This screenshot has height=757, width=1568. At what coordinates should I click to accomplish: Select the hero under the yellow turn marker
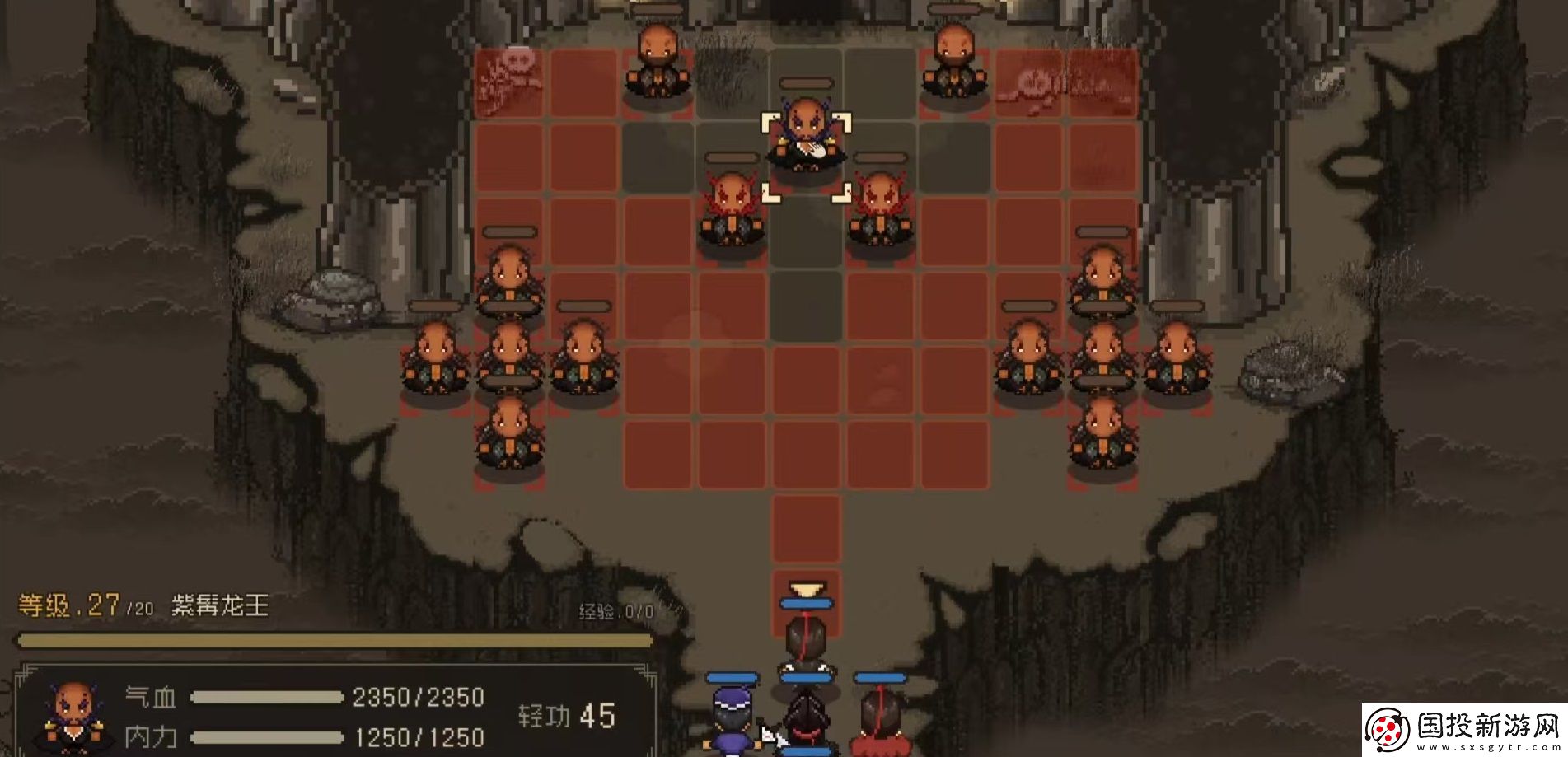806,644
